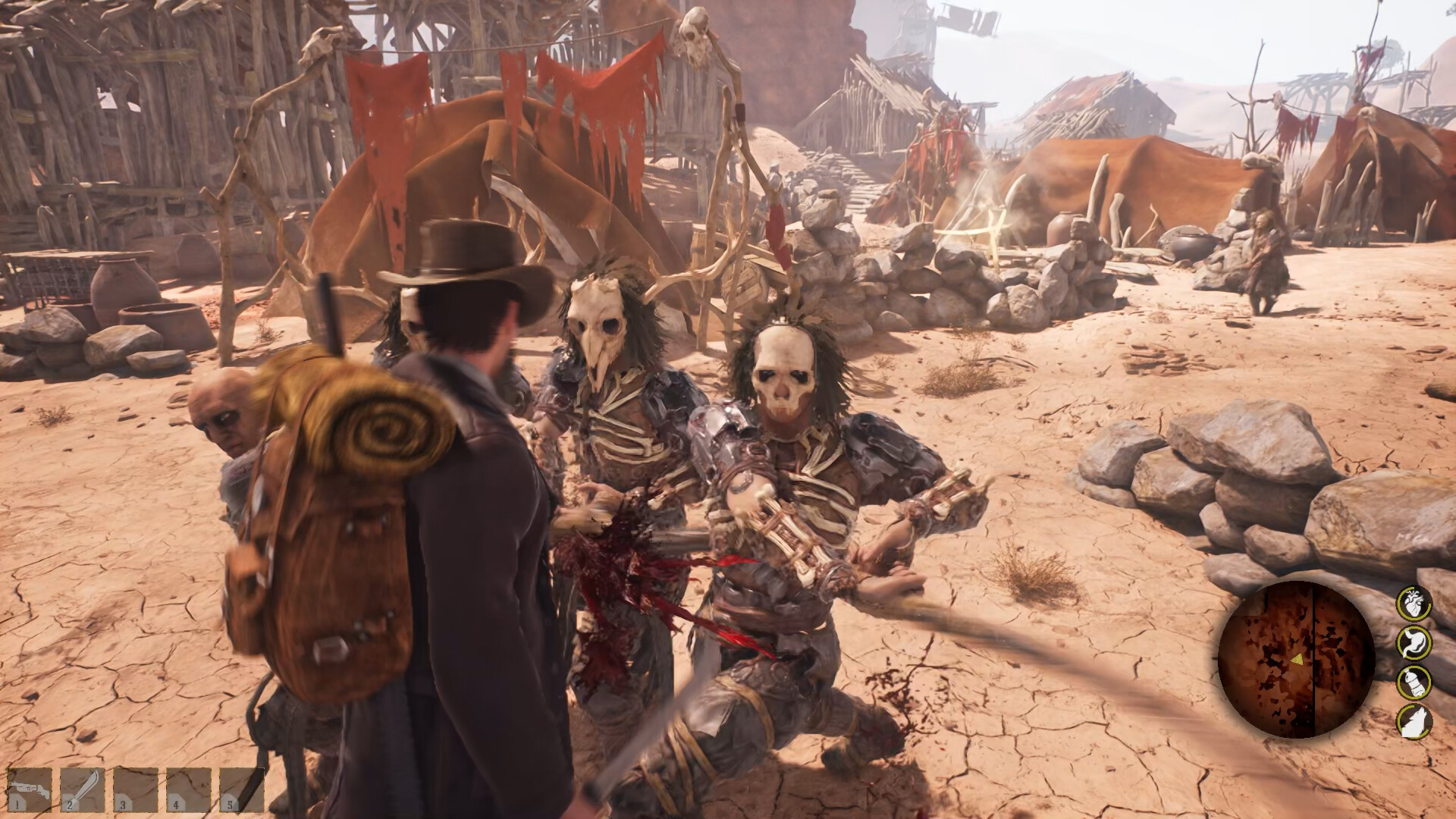Equip the machete in hotbar slot 2
Screen dimensions: 1456x819
tap(83, 789)
